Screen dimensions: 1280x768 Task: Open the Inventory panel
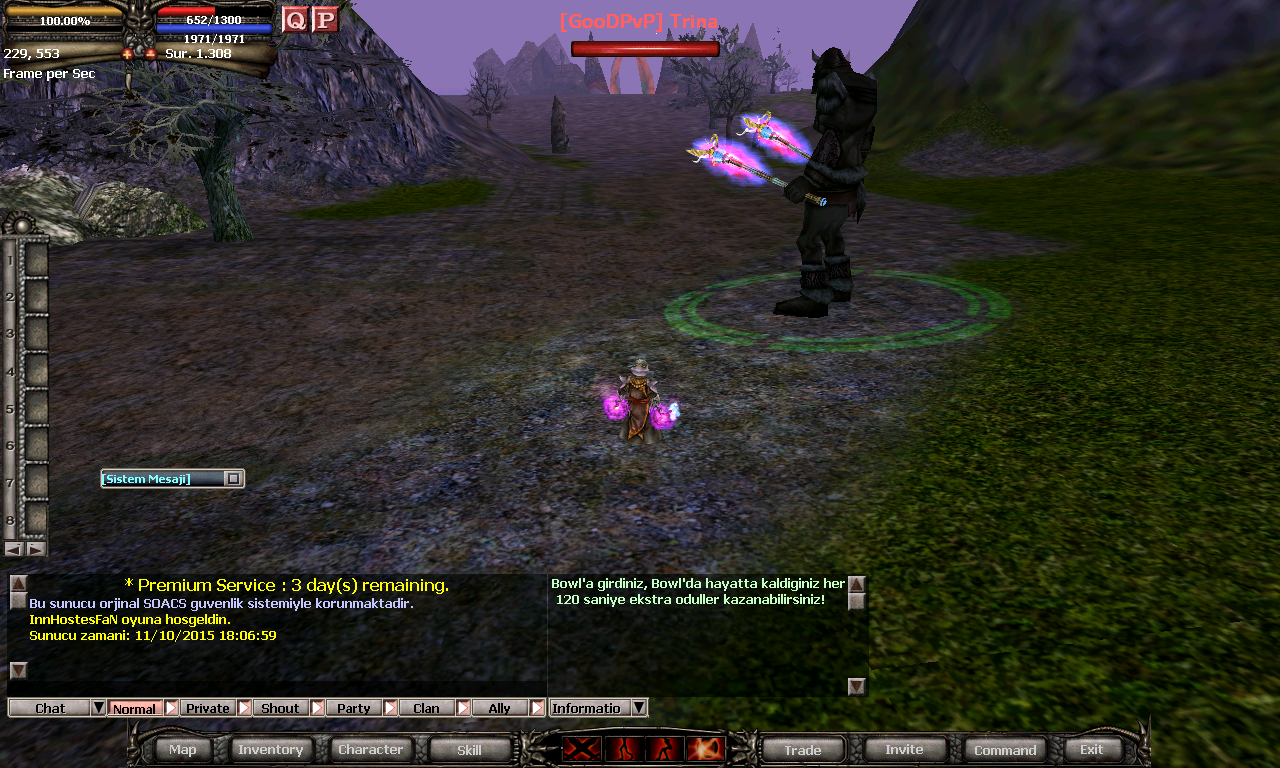270,749
